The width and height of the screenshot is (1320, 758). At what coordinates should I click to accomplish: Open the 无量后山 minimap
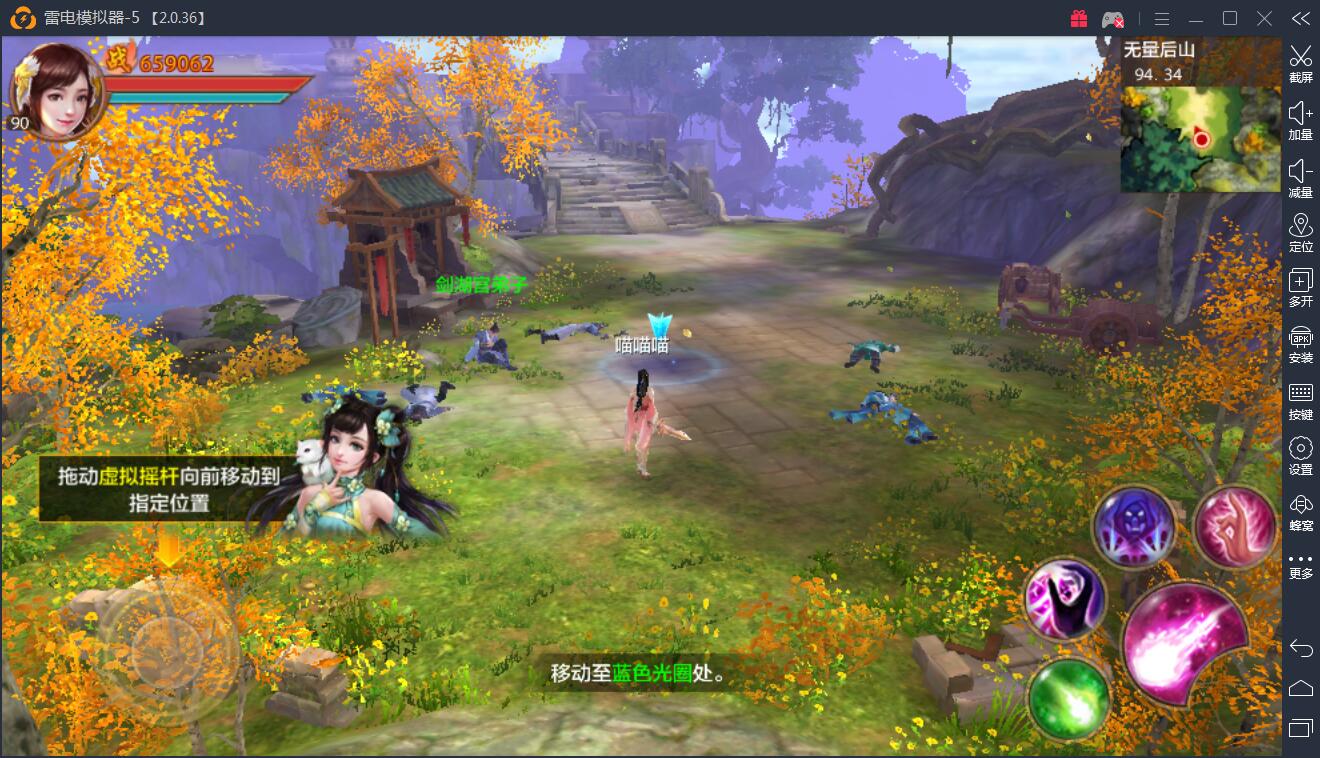coord(1200,138)
